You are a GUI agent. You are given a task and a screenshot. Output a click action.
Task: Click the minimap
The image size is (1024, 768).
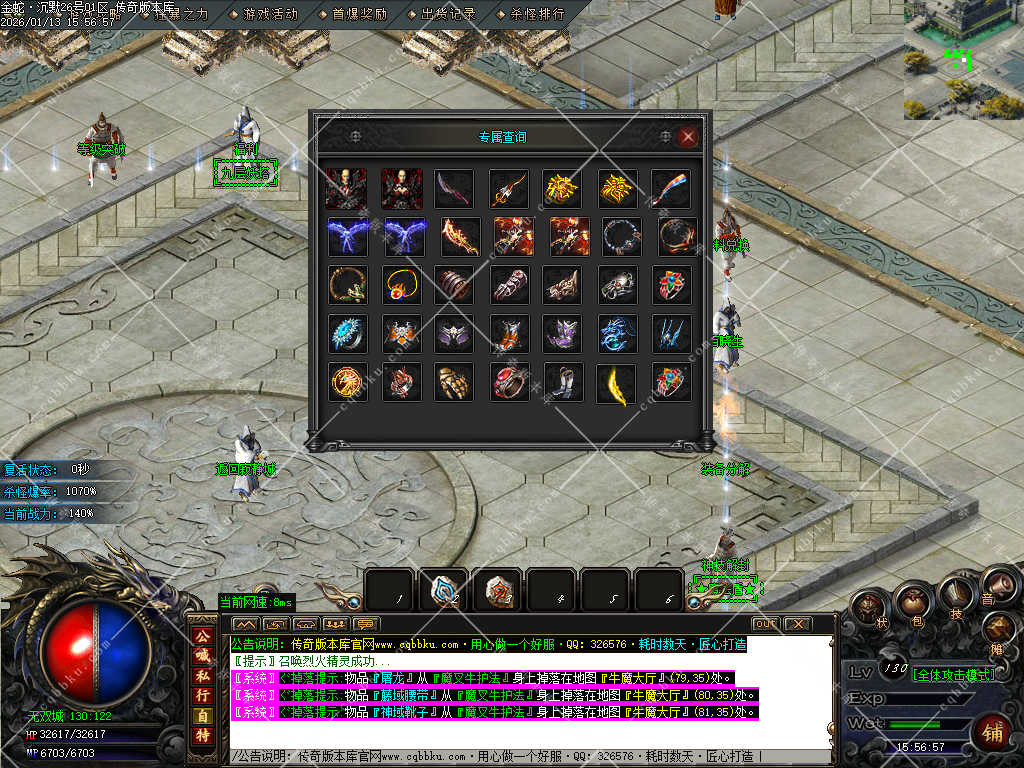[x=964, y=60]
